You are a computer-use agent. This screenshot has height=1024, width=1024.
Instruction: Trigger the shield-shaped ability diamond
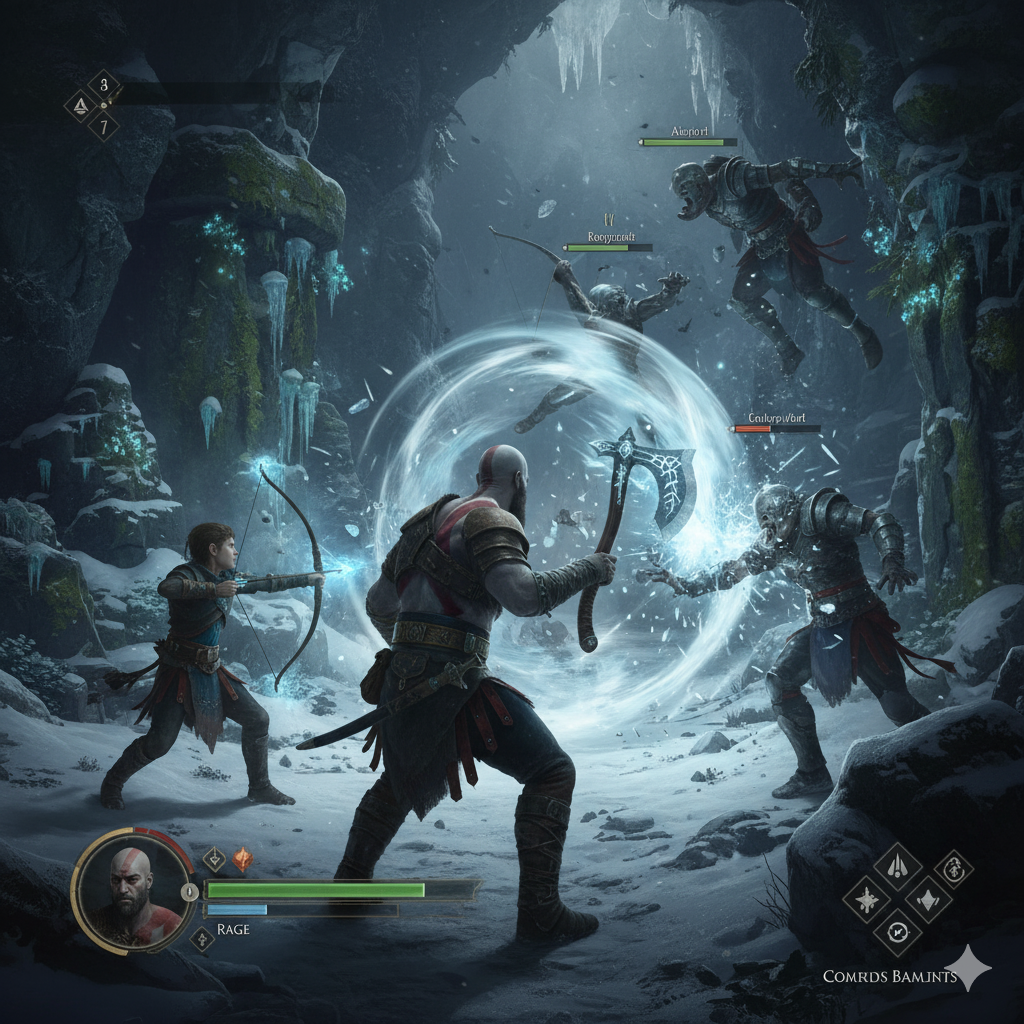coord(929,898)
